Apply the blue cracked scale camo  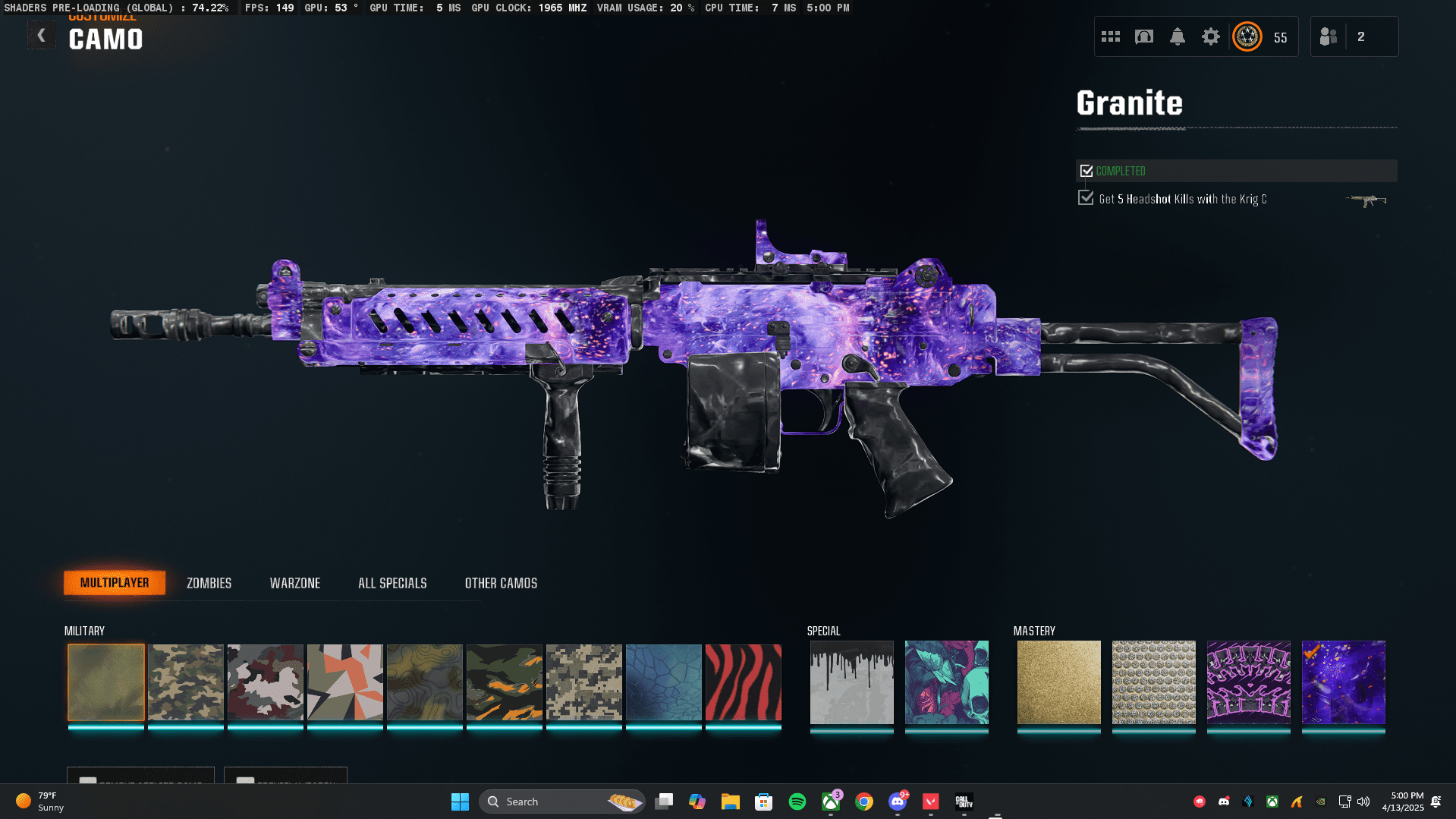(x=664, y=682)
